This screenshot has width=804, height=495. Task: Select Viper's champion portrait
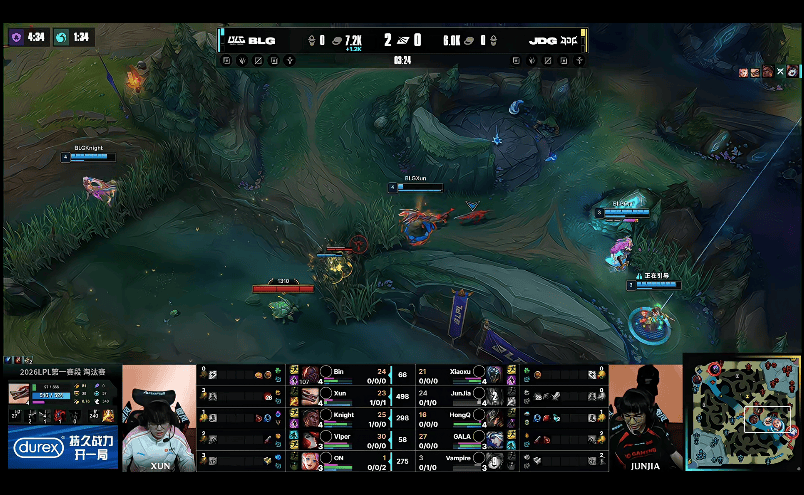tap(310, 438)
